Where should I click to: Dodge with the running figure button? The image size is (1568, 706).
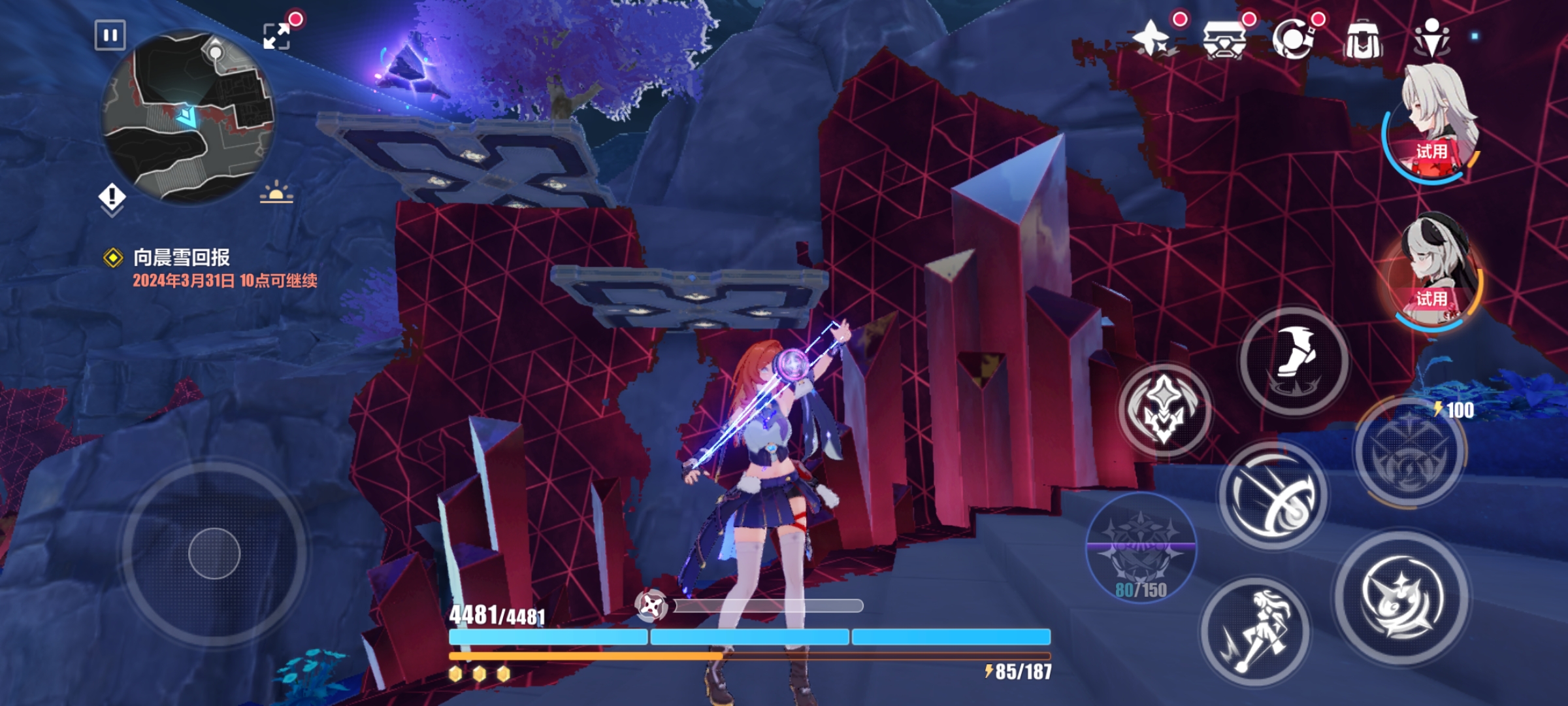[1254, 631]
